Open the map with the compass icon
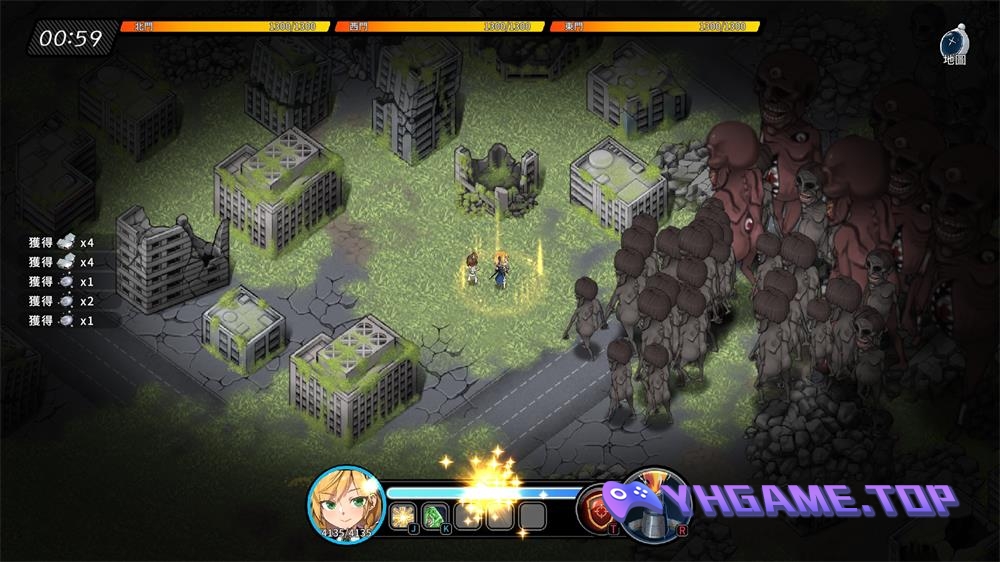The width and height of the screenshot is (1000, 562). tap(953, 44)
